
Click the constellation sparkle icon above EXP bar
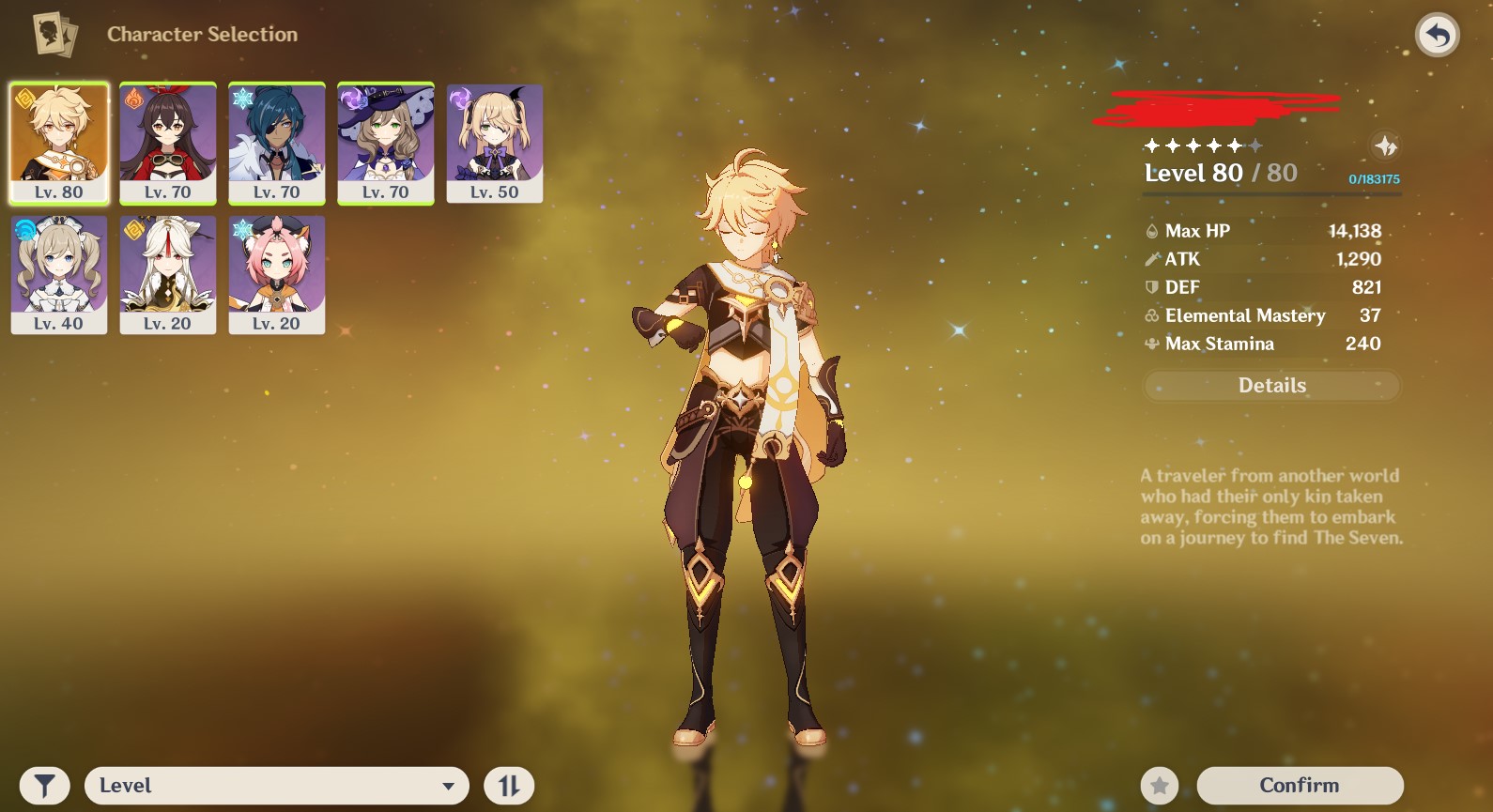tap(1387, 146)
